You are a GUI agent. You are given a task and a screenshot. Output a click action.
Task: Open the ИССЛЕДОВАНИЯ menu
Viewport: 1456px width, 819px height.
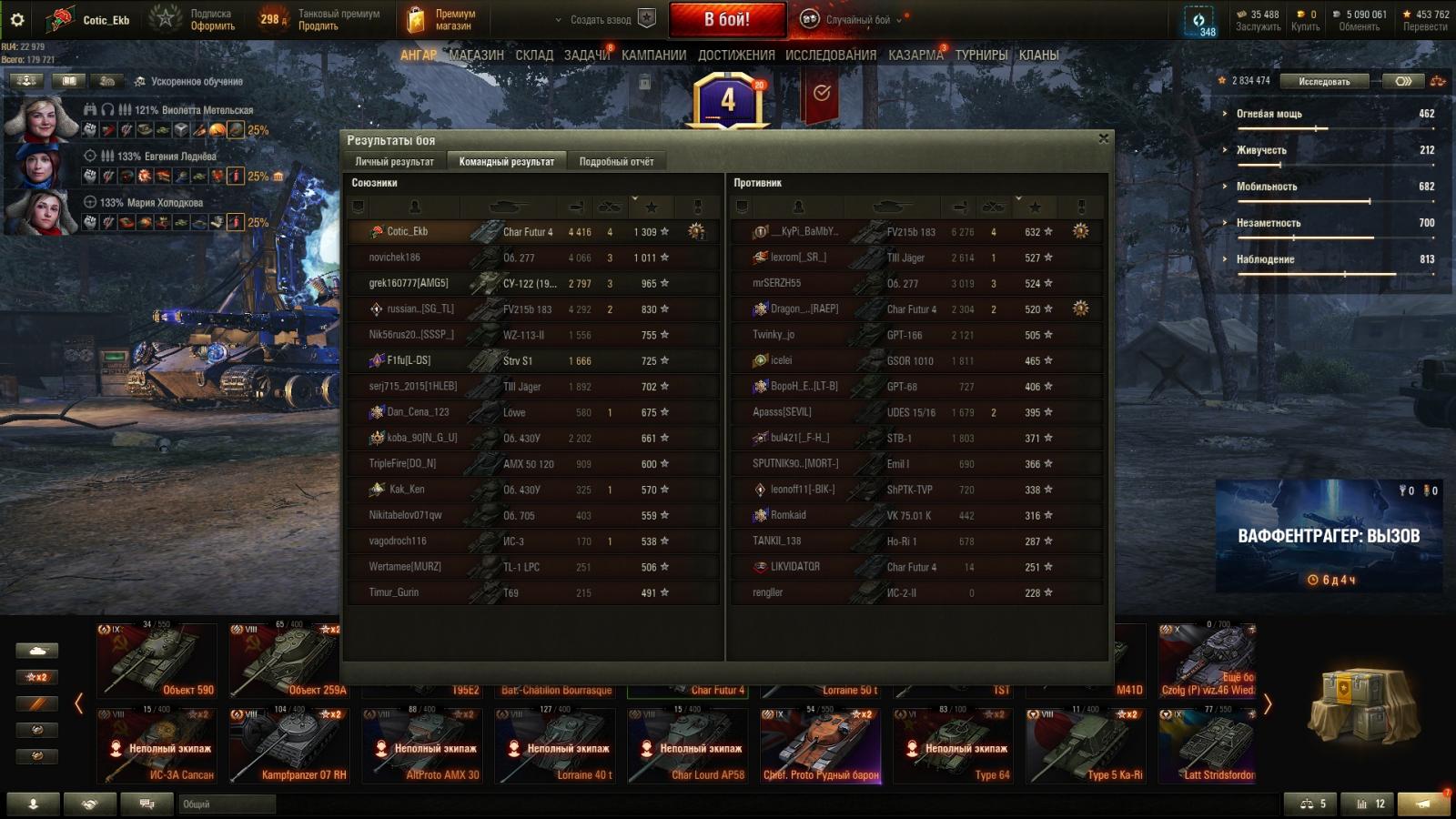(x=831, y=56)
